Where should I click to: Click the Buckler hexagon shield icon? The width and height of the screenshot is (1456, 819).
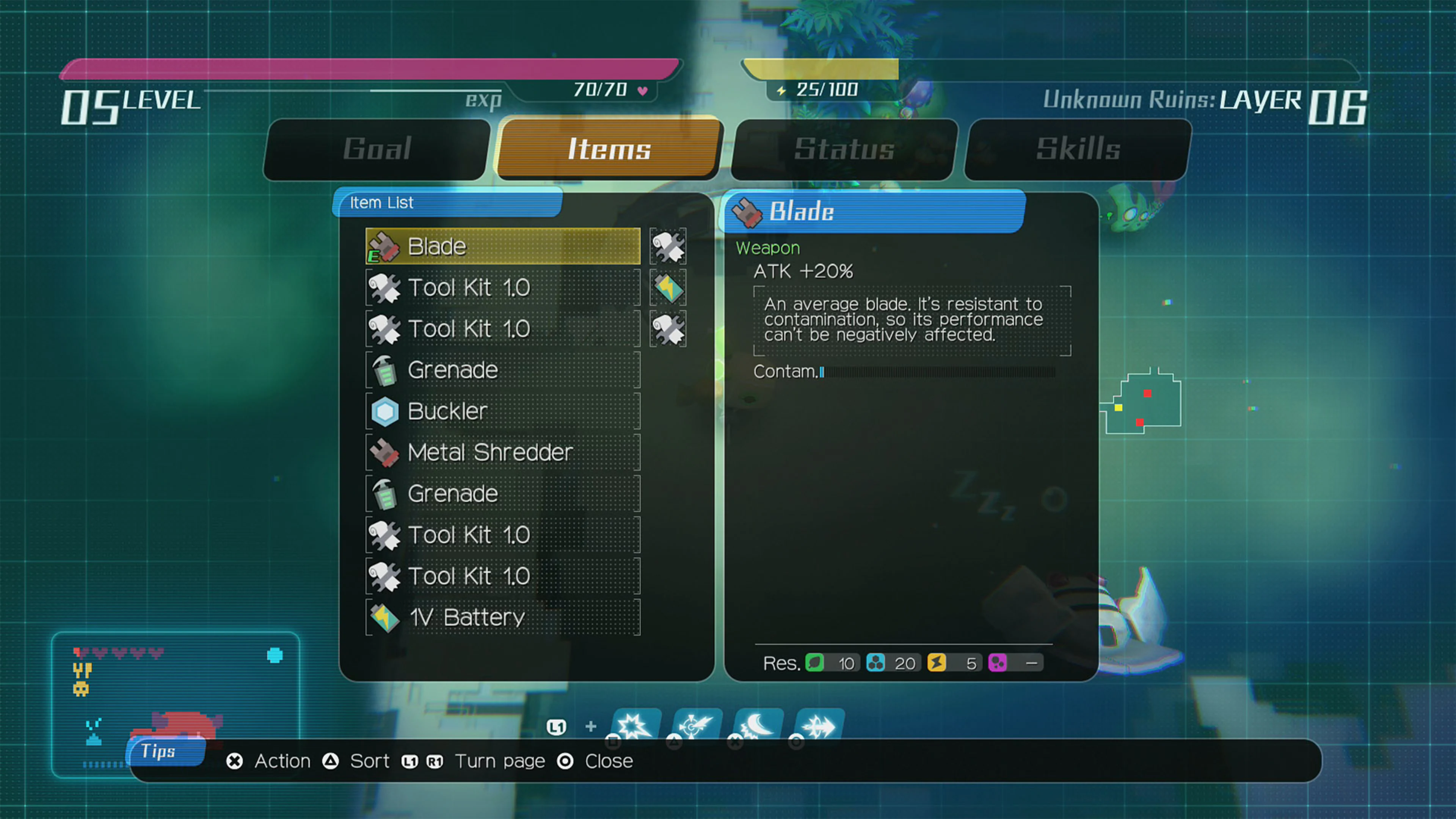tap(384, 411)
